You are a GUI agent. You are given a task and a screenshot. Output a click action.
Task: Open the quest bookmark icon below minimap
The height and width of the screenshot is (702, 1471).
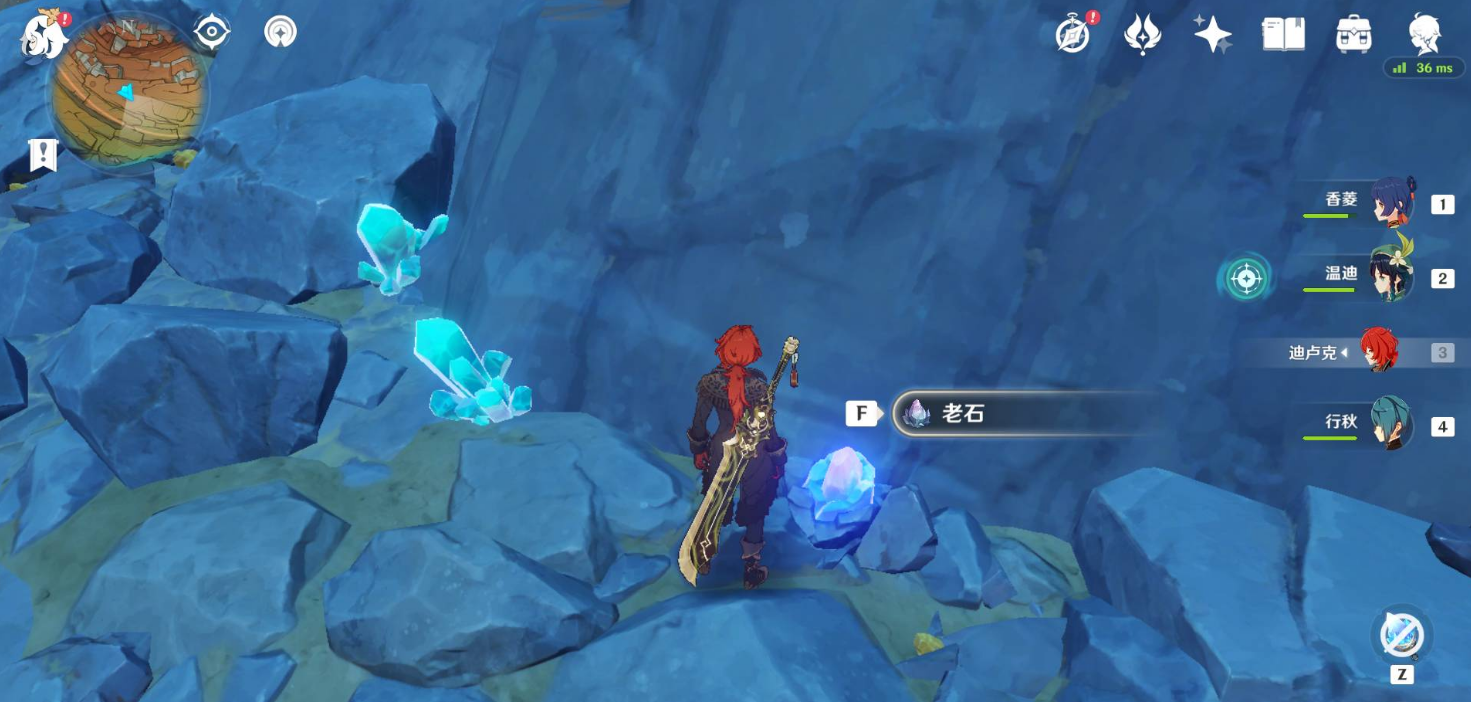pyautogui.click(x=43, y=155)
